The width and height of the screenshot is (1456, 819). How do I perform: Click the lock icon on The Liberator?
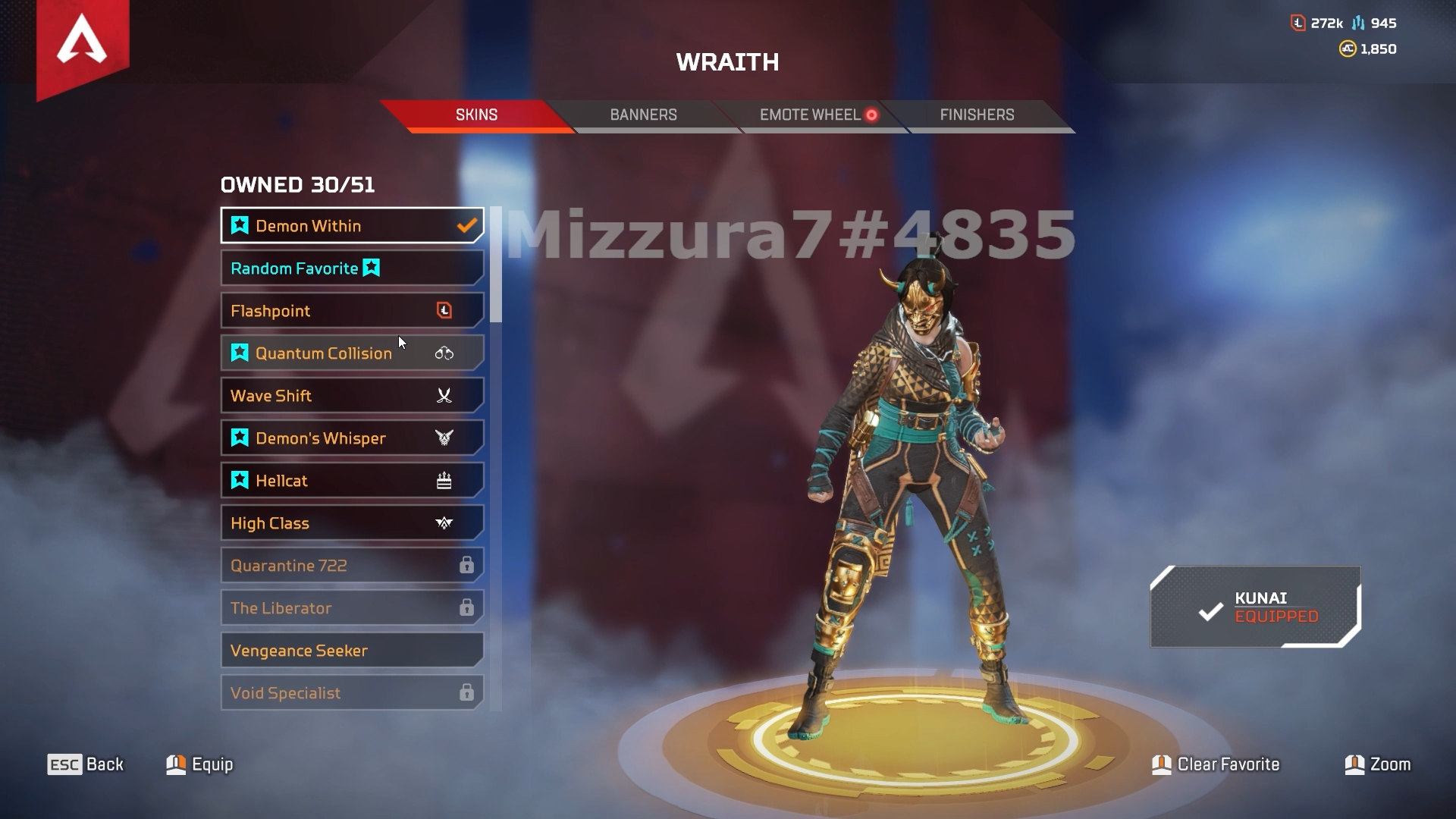pos(467,607)
